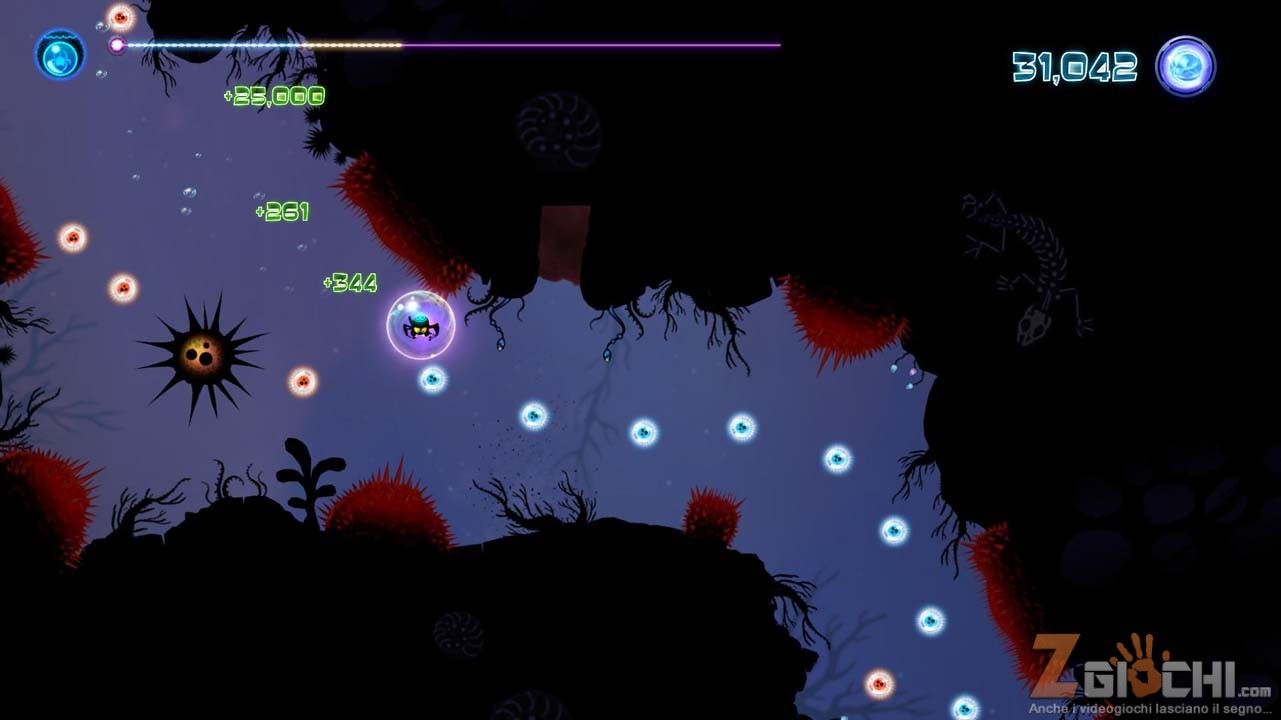Click the Zgiochi.com watermark logo

[1150, 672]
